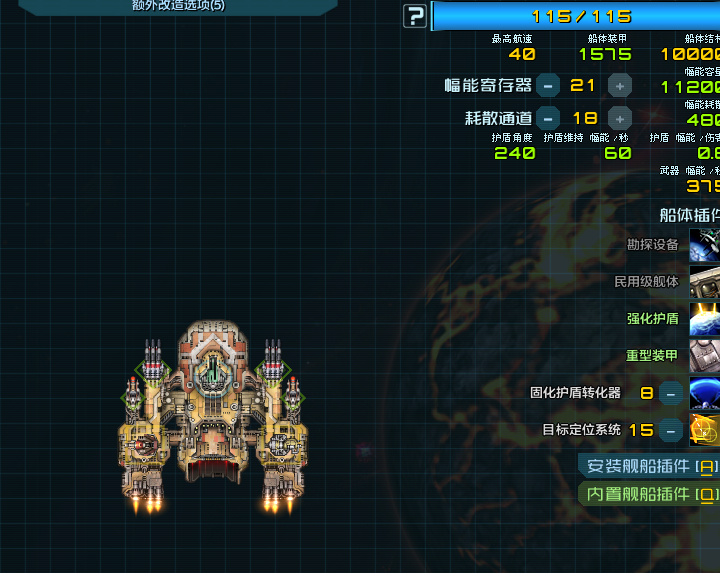Select the 勘探设备 surveying equipment hullmod icon
The width and height of the screenshot is (720, 573).
click(x=705, y=245)
